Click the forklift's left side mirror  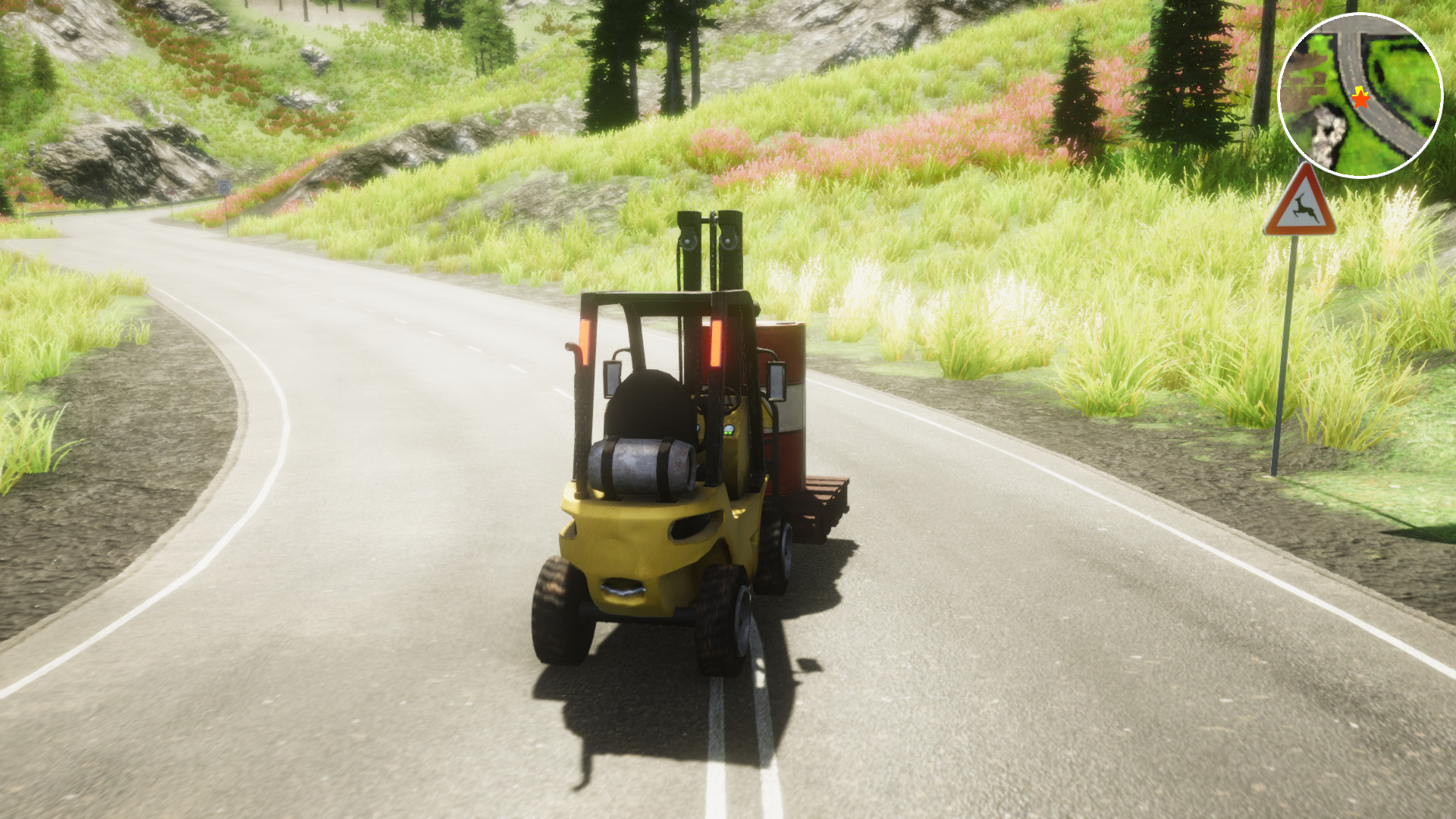(613, 379)
